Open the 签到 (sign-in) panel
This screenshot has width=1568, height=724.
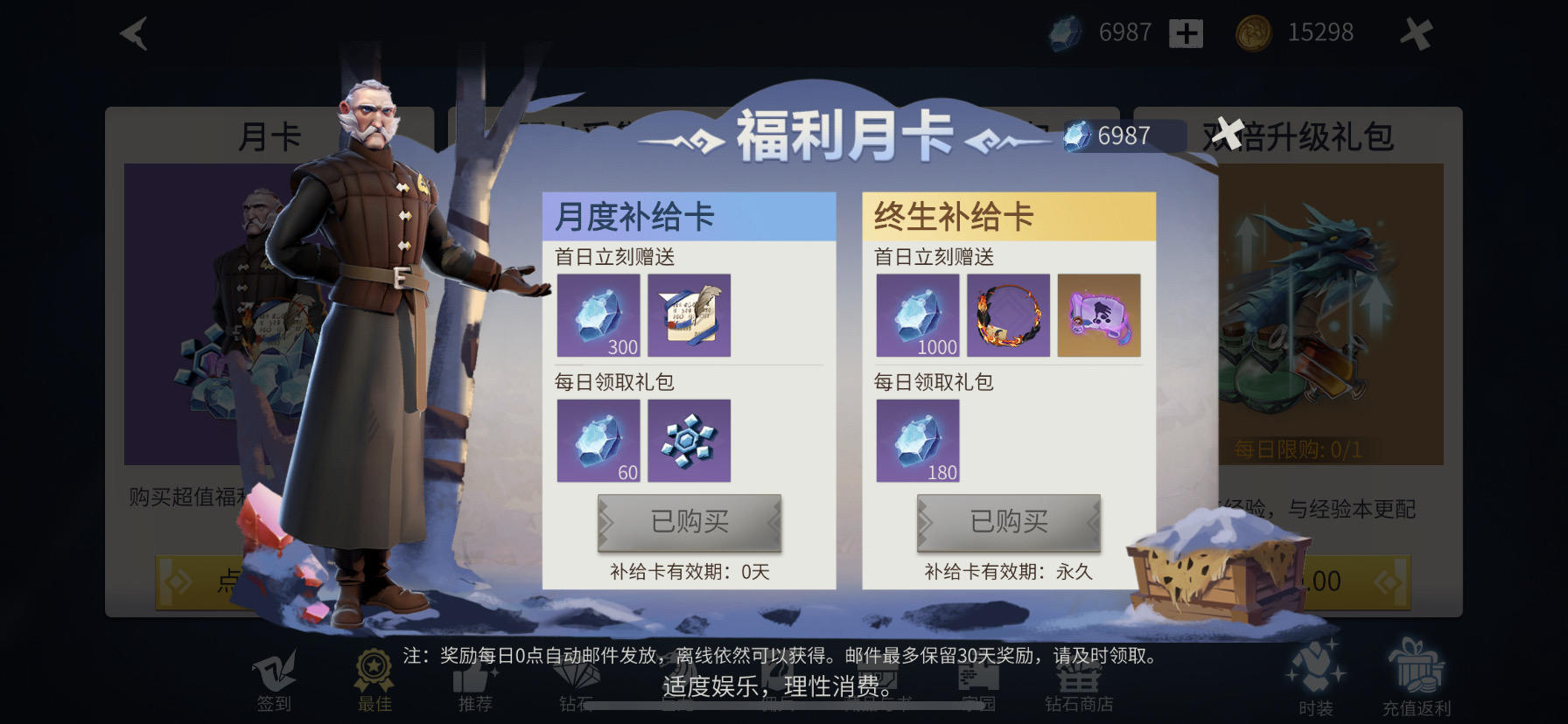point(276,678)
